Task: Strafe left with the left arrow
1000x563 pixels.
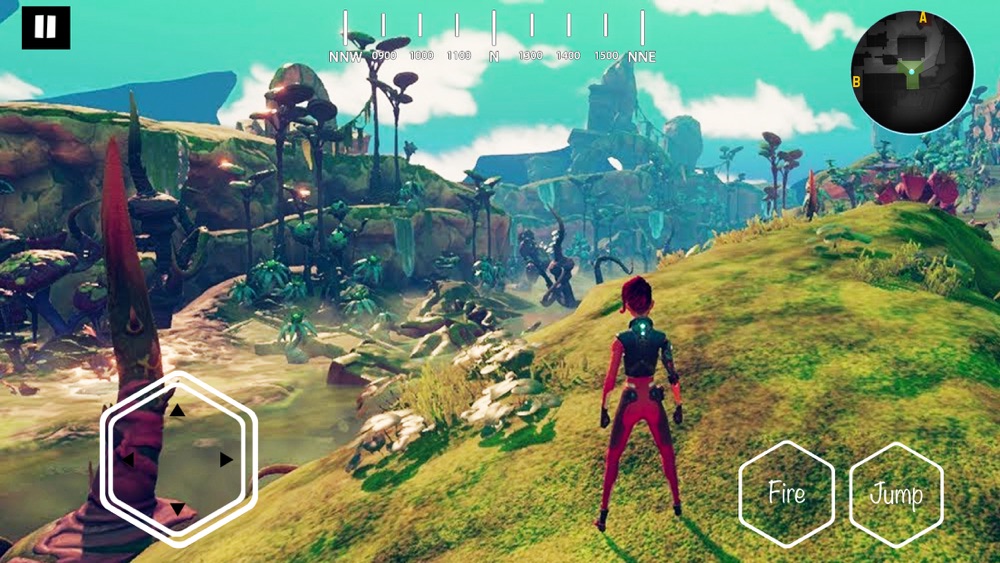Action: (x=127, y=460)
